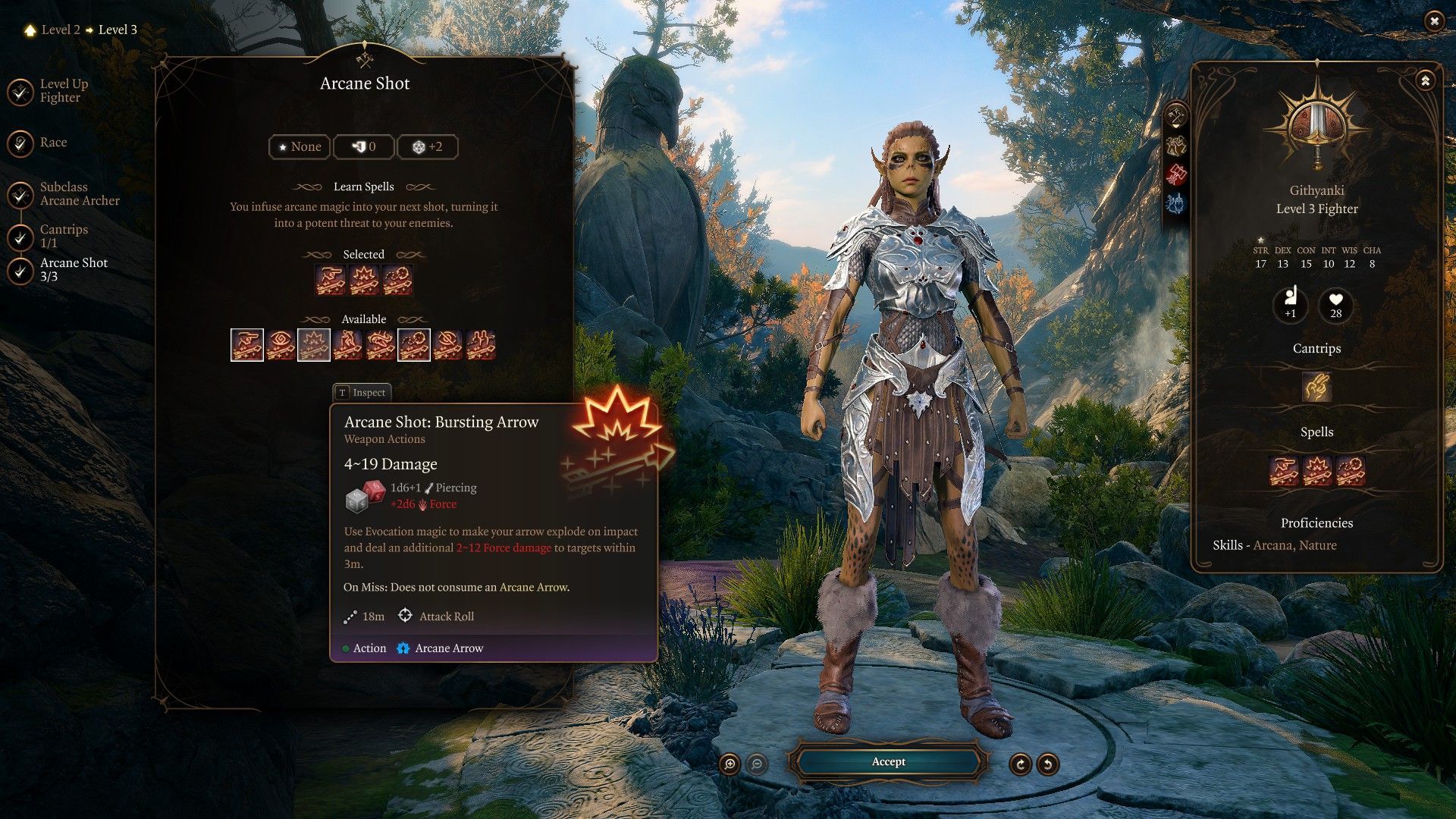Choose the kneeling archer Arcane Shot option
This screenshot has width=1456, height=819.
point(347,345)
